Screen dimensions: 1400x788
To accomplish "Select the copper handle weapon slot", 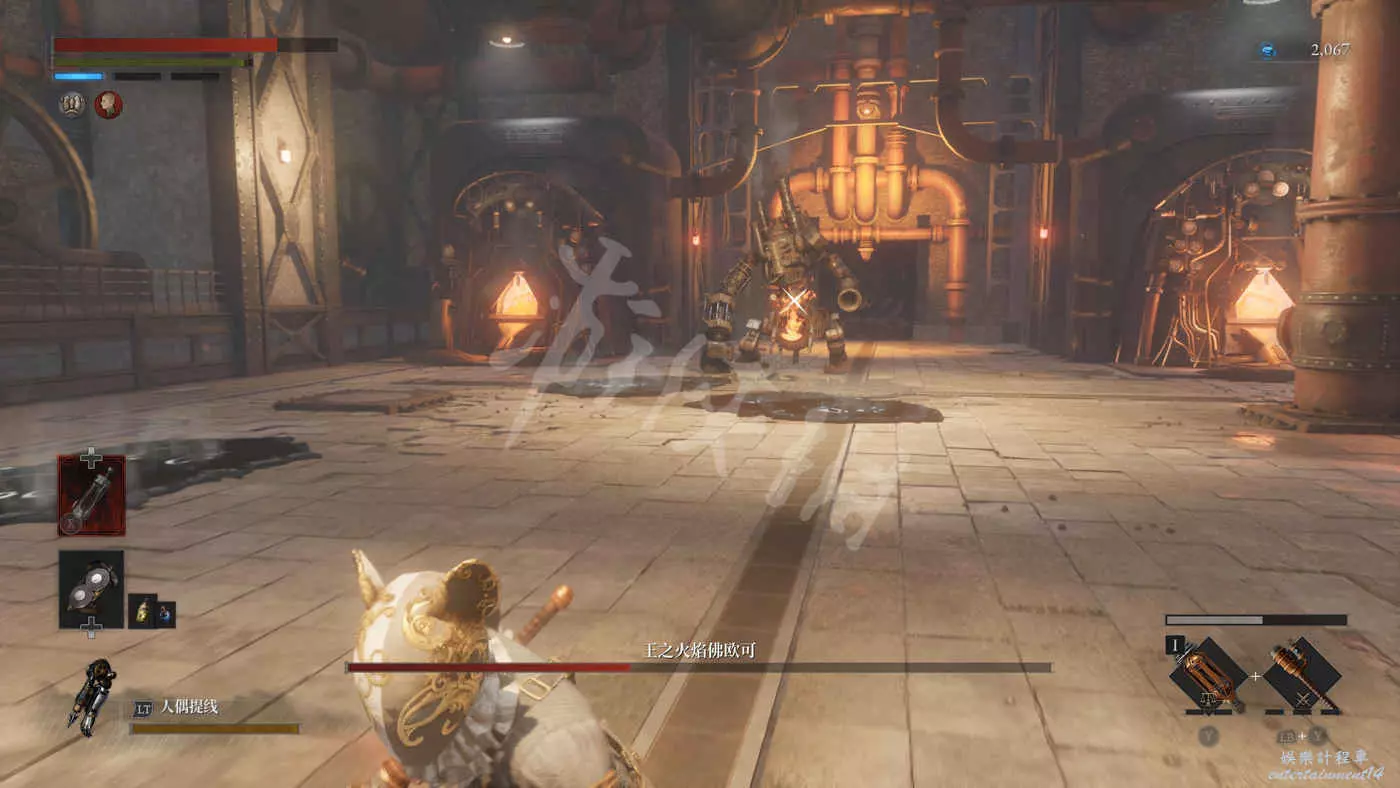I will 1300,675.
